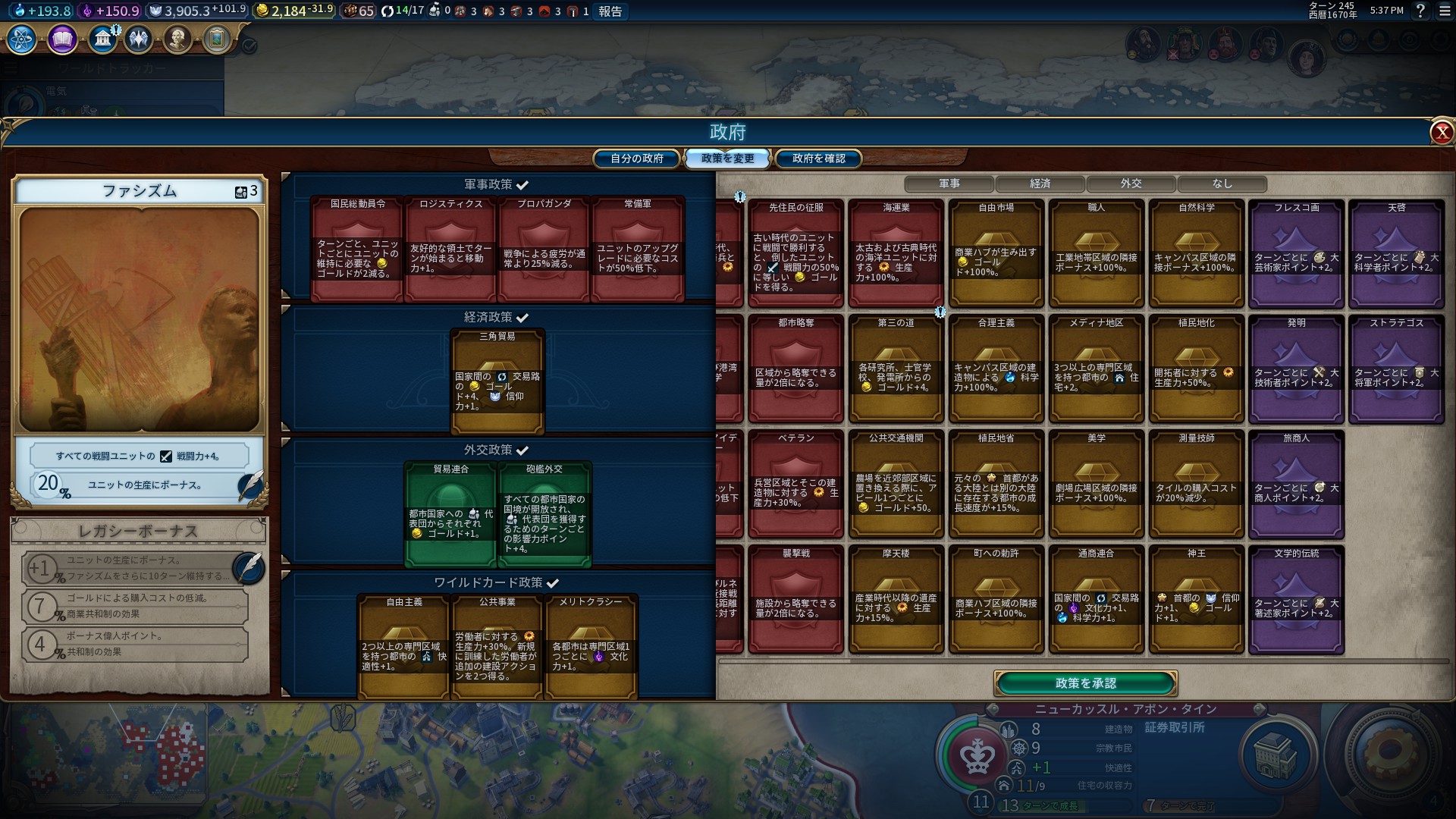Close the government screen with the X
The image size is (1456, 819).
[1441, 133]
